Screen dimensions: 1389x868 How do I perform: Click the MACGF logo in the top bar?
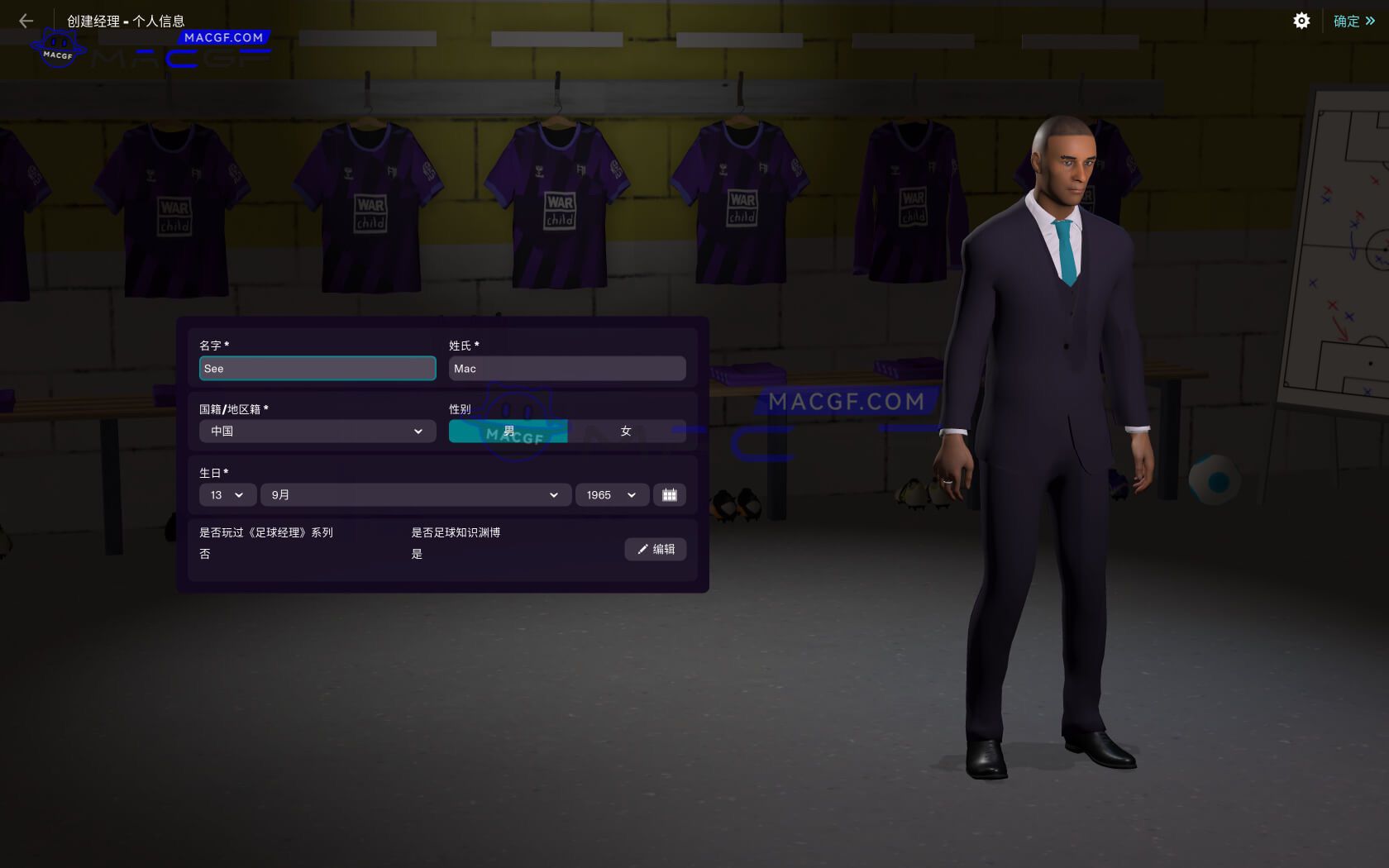coord(58,45)
